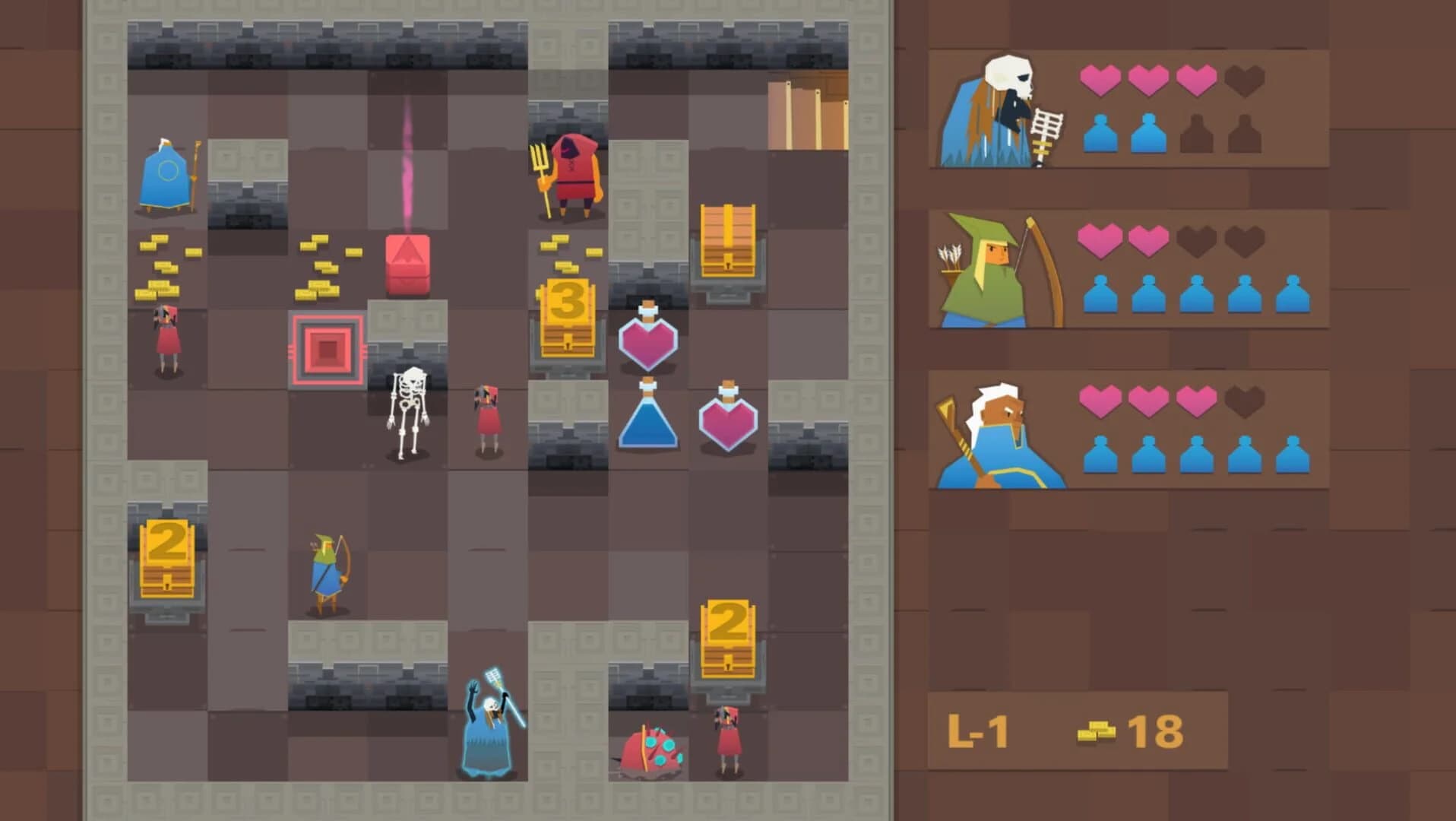This screenshot has width=1456, height=821.
Task: Click the glowing red pressure plate trap
Action: [x=327, y=350]
